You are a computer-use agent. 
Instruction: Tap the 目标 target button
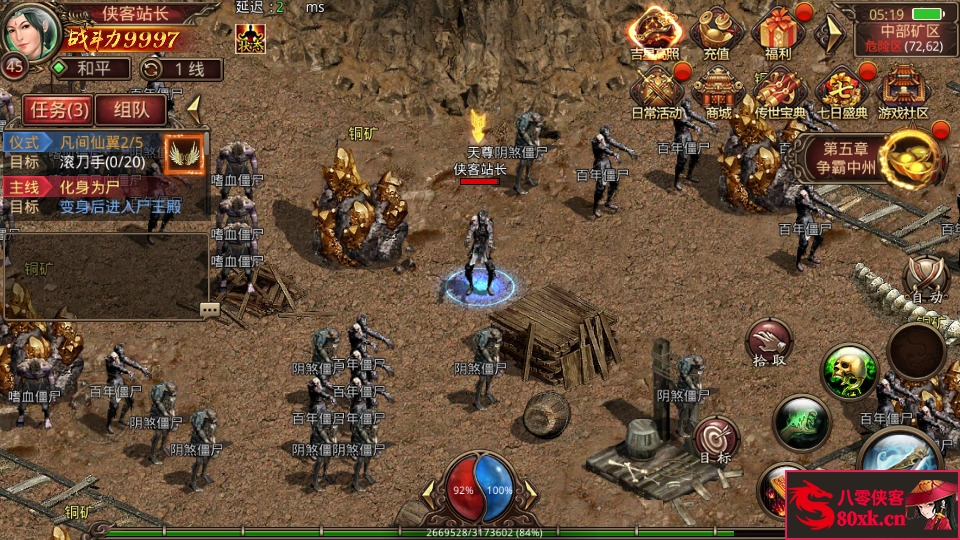pyautogui.click(x=715, y=439)
